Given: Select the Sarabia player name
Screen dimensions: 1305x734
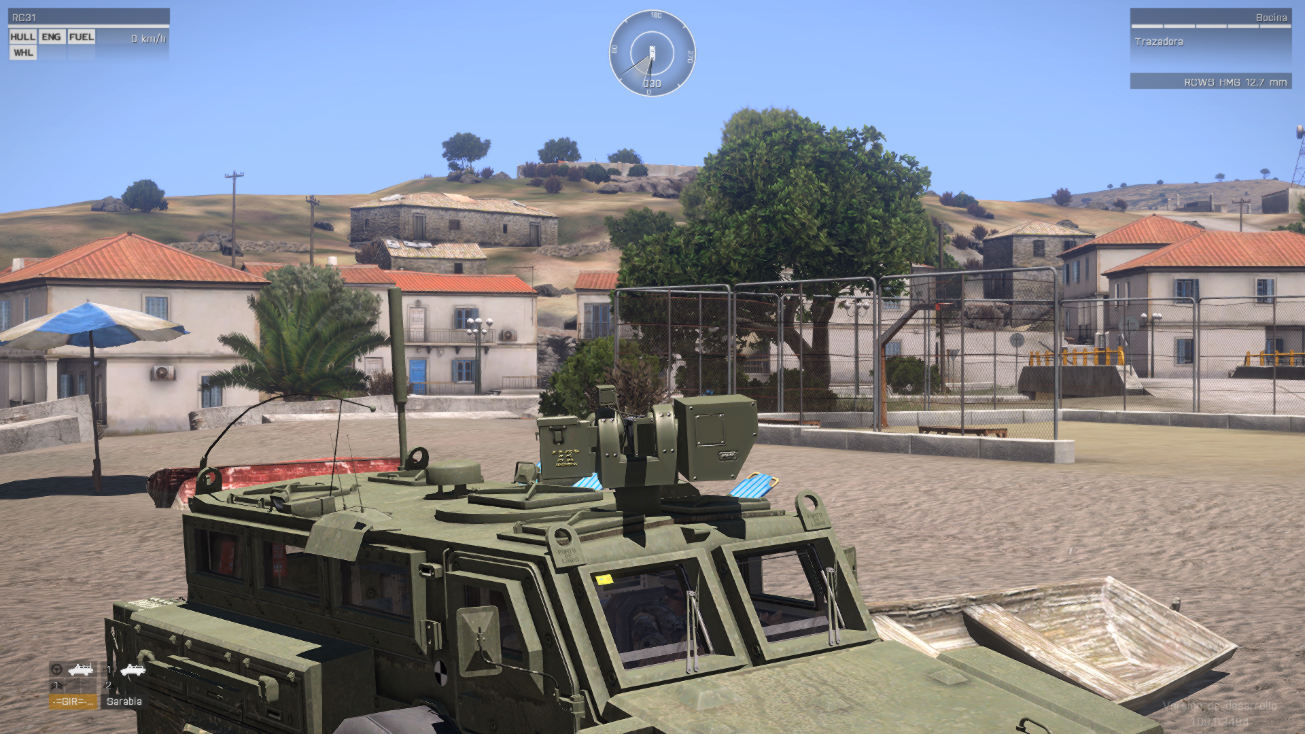Looking at the screenshot, I should click(126, 701).
